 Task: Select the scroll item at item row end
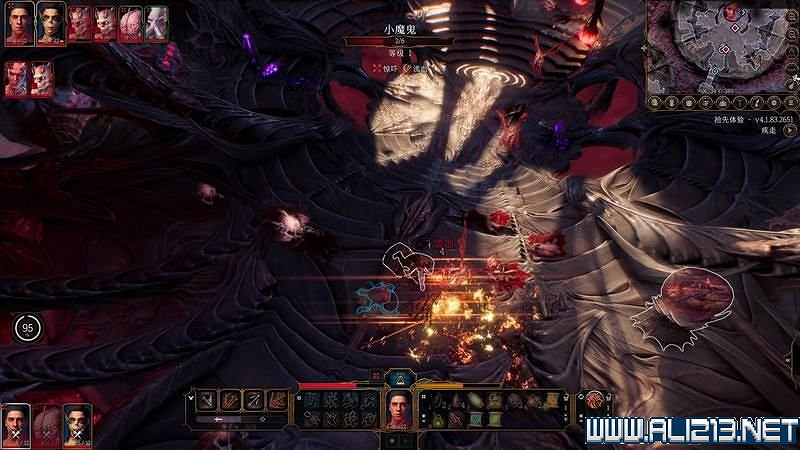551,399
